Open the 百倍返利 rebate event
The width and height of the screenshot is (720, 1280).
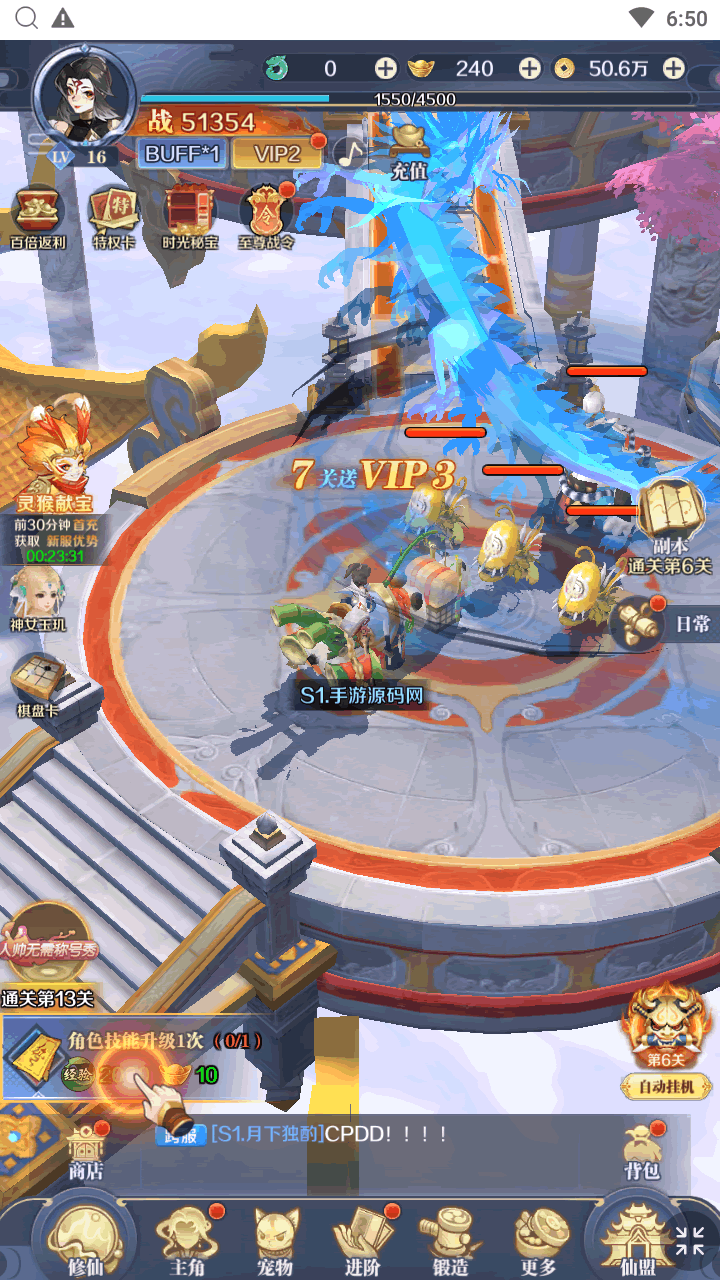point(38,218)
